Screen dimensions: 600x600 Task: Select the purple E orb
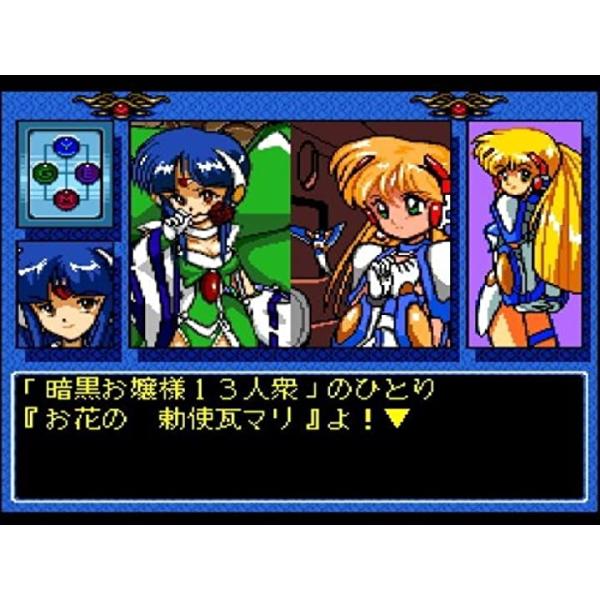90,171
